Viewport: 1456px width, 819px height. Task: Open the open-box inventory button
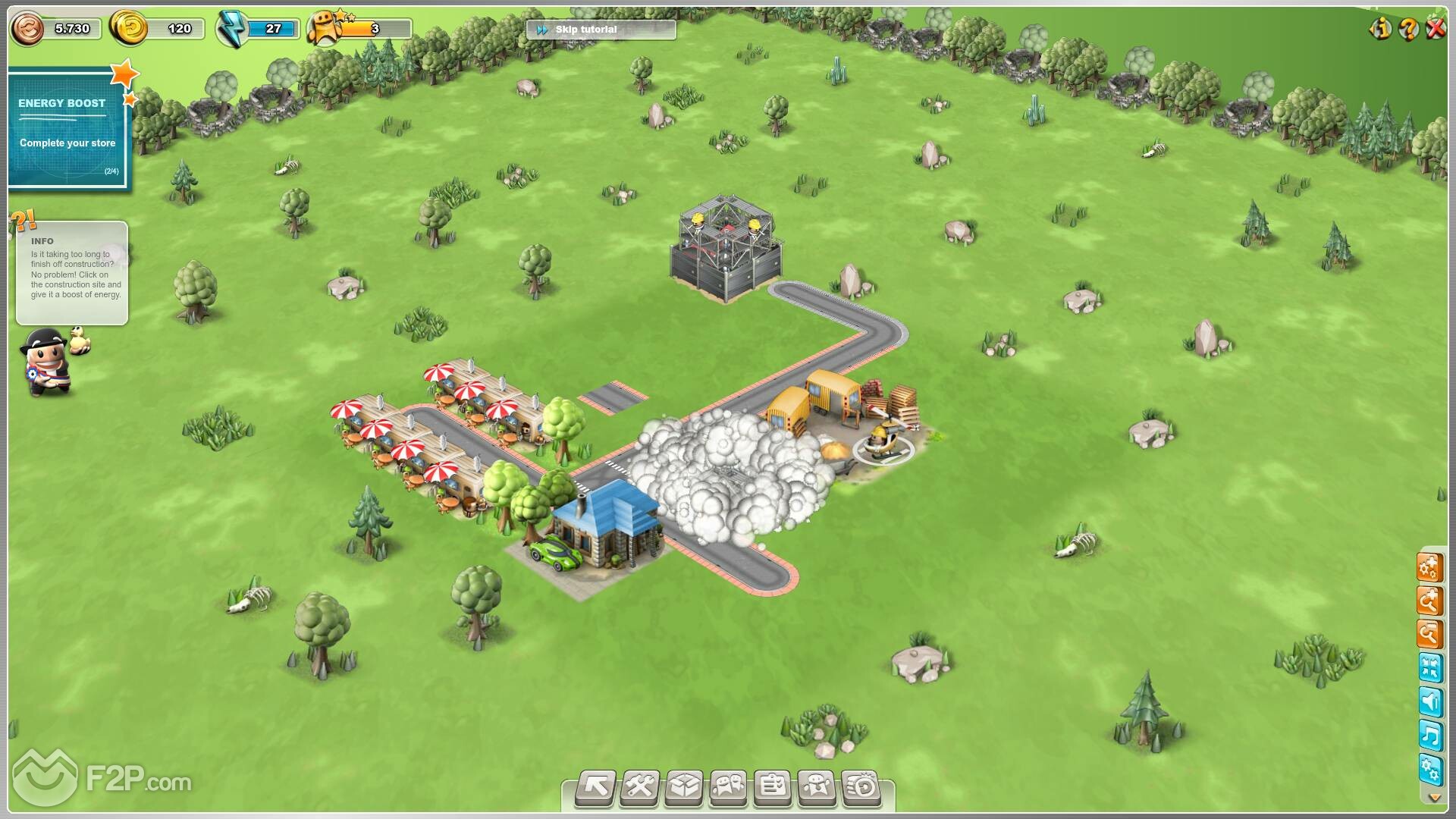[x=684, y=787]
